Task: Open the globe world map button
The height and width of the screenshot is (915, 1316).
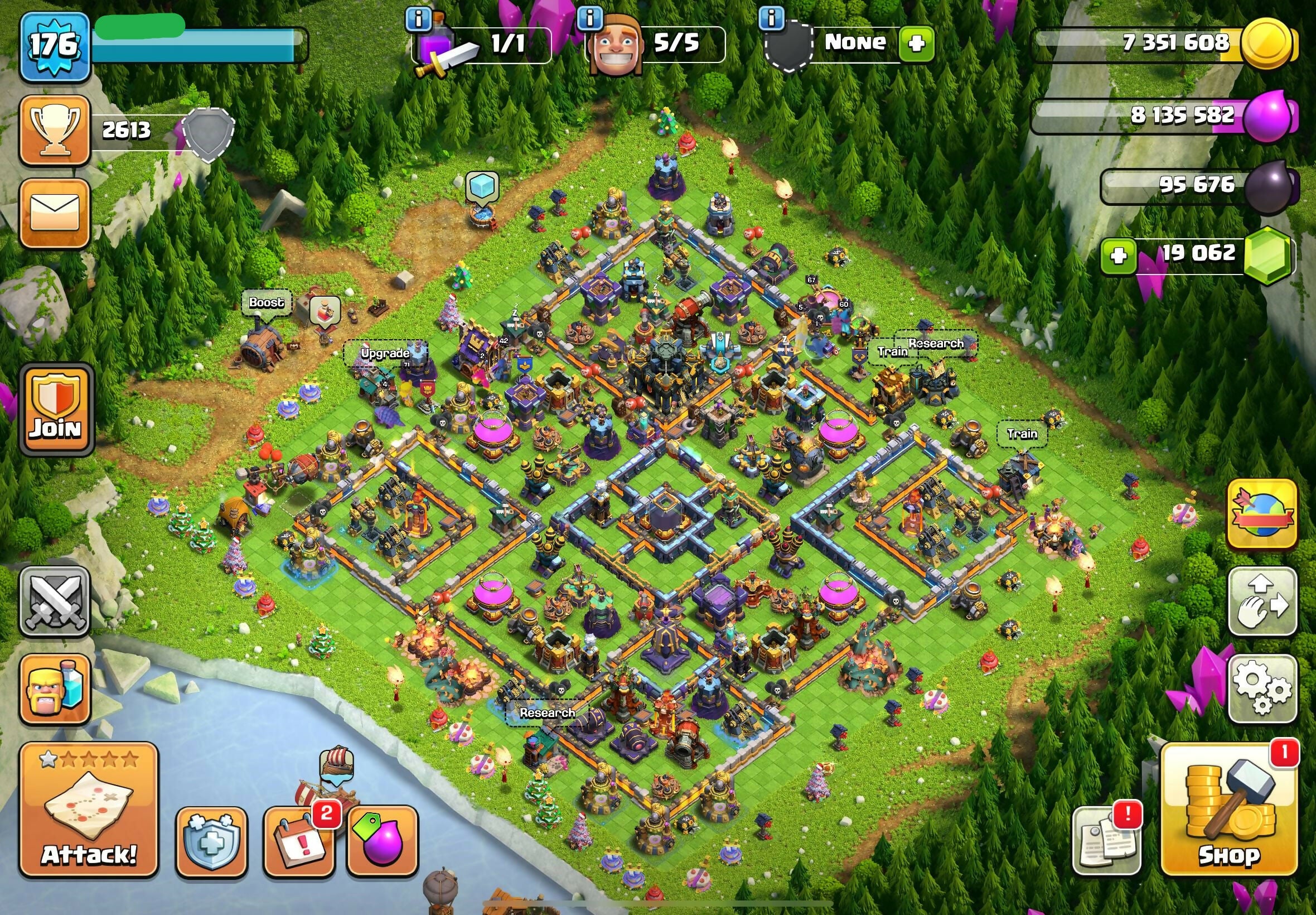Action: point(1261,514)
